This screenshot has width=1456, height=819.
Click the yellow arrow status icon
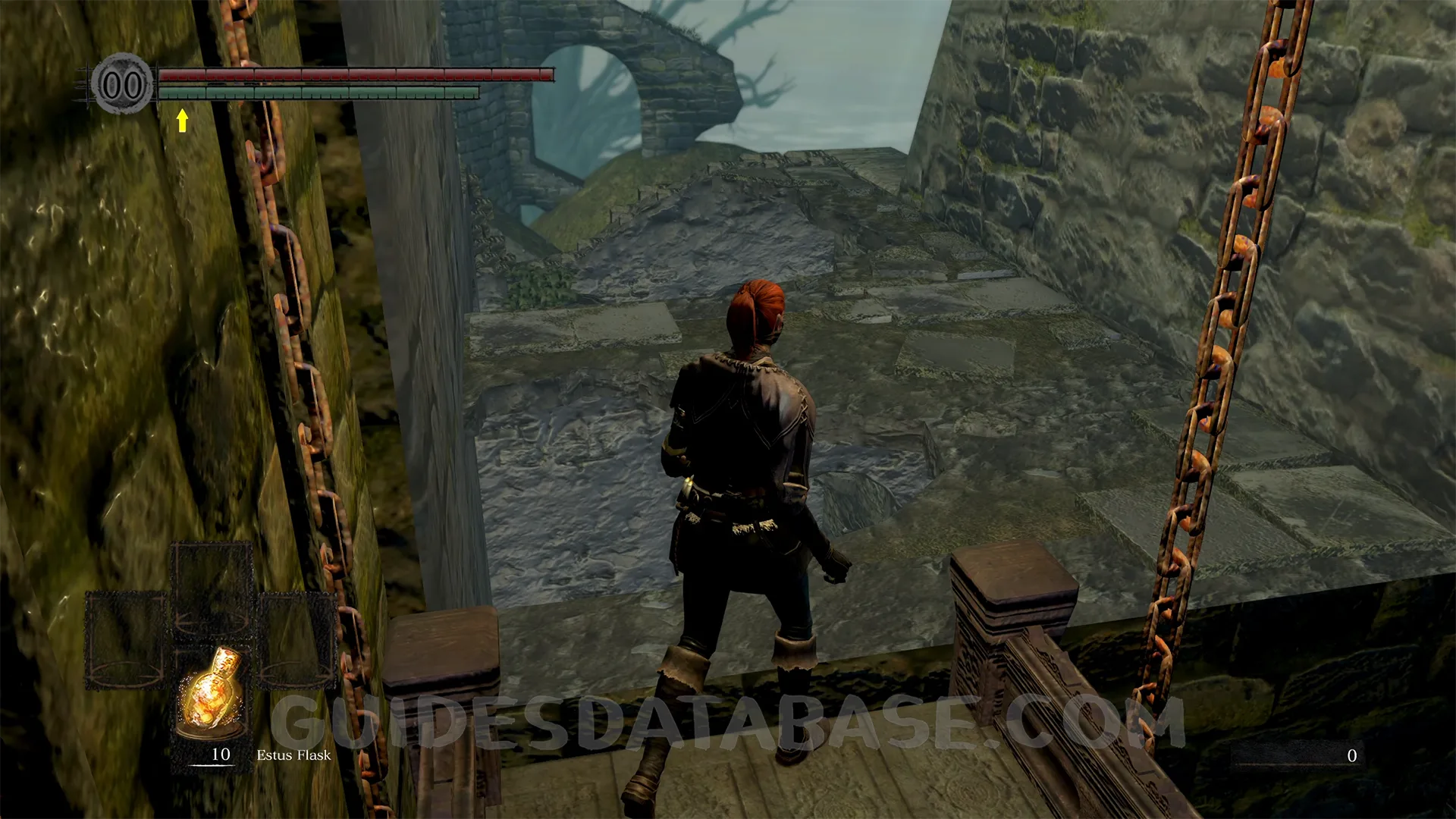(x=182, y=120)
